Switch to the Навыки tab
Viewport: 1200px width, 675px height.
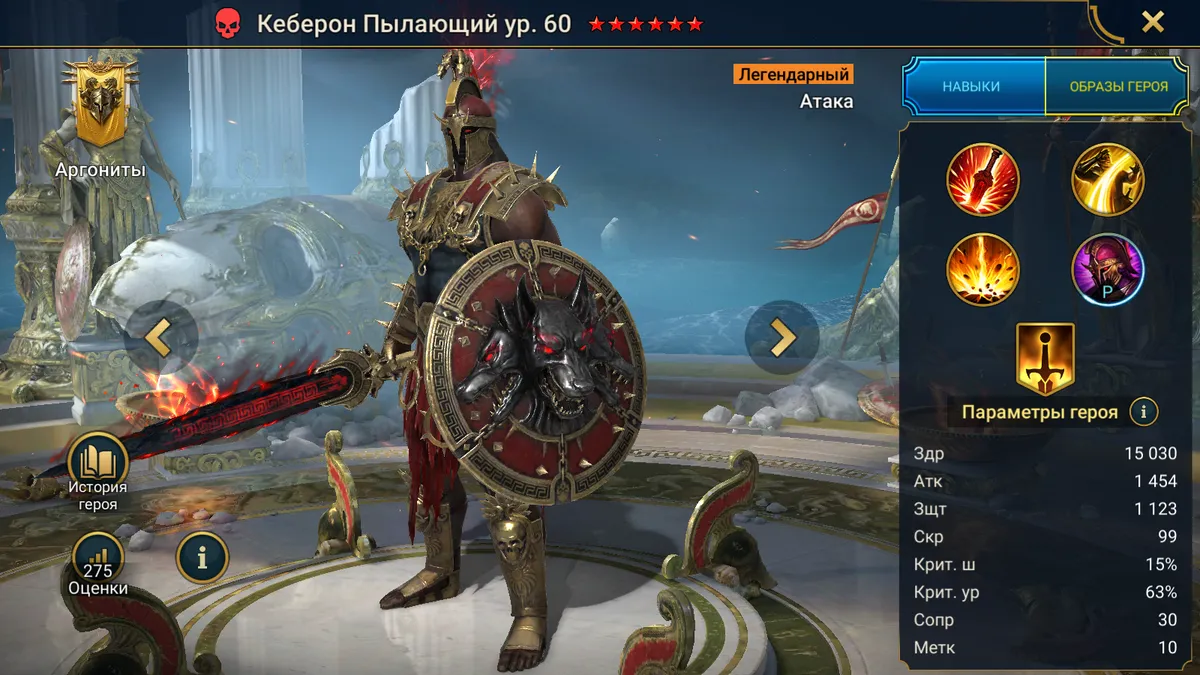[x=971, y=87]
